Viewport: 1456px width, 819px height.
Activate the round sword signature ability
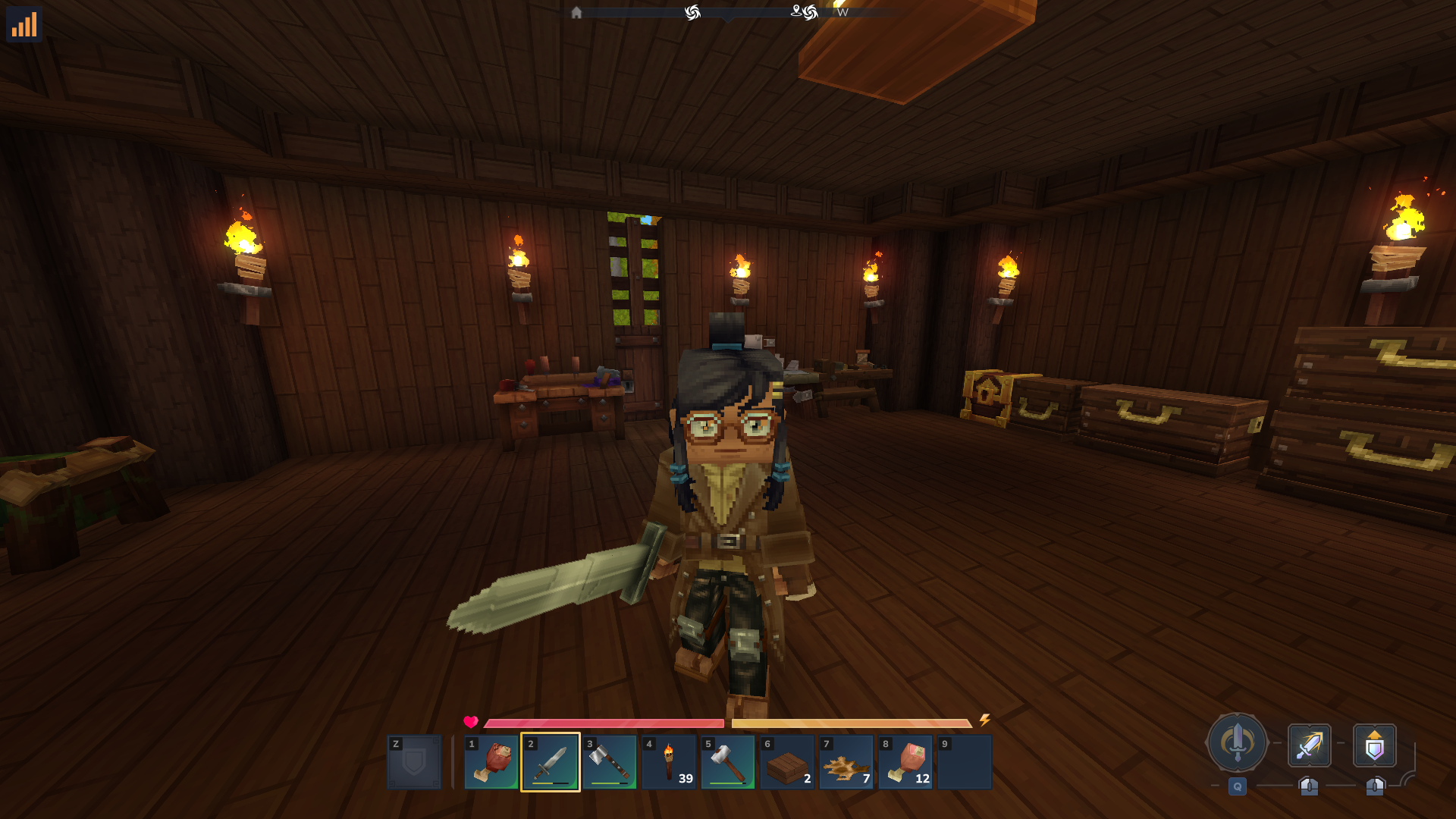pyautogui.click(x=1237, y=742)
